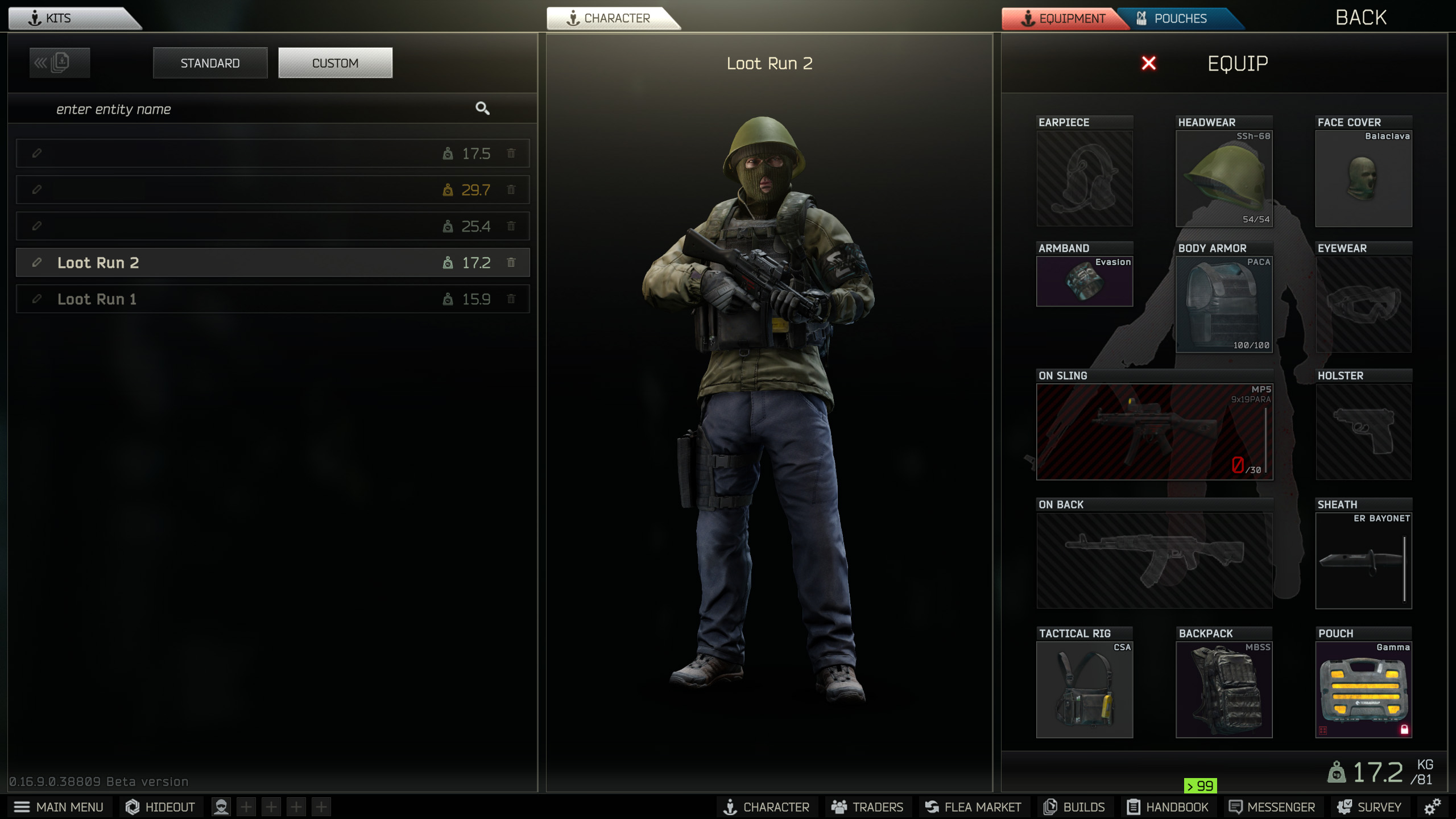1456x819 pixels.
Task: Open the MBSS backpack slot
Action: pyautogui.click(x=1224, y=689)
